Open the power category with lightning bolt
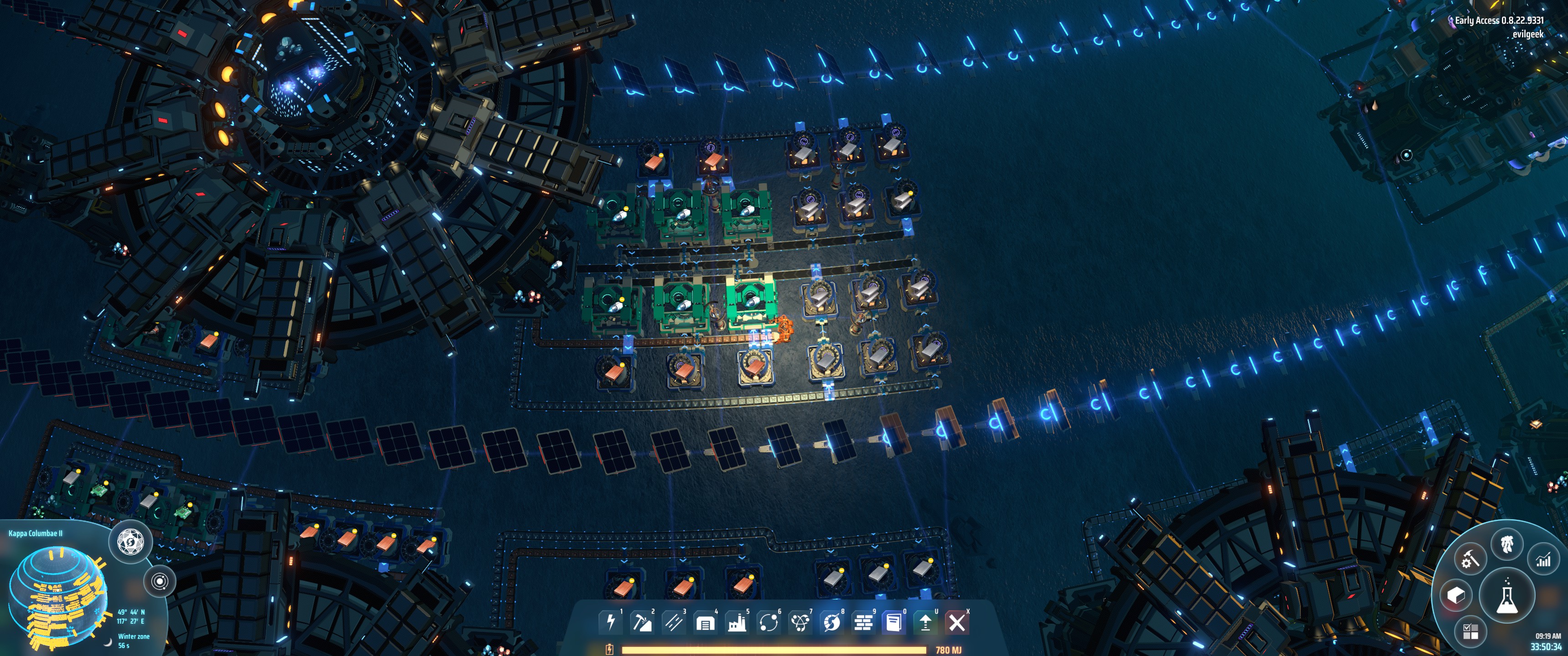This screenshot has height=656, width=1568. [x=610, y=622]
